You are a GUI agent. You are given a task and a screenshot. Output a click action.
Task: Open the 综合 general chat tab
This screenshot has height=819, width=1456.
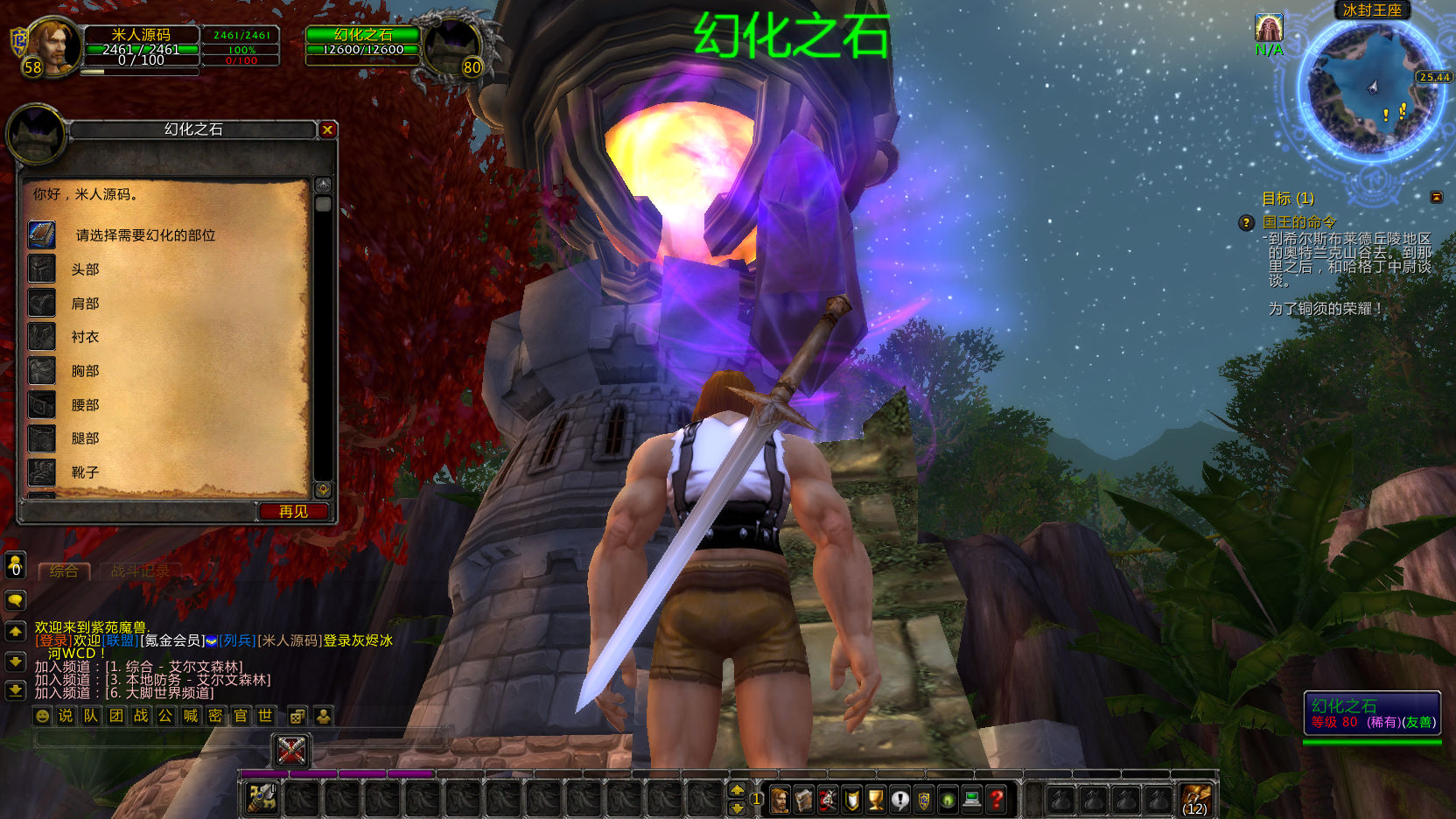coord(64,571)
